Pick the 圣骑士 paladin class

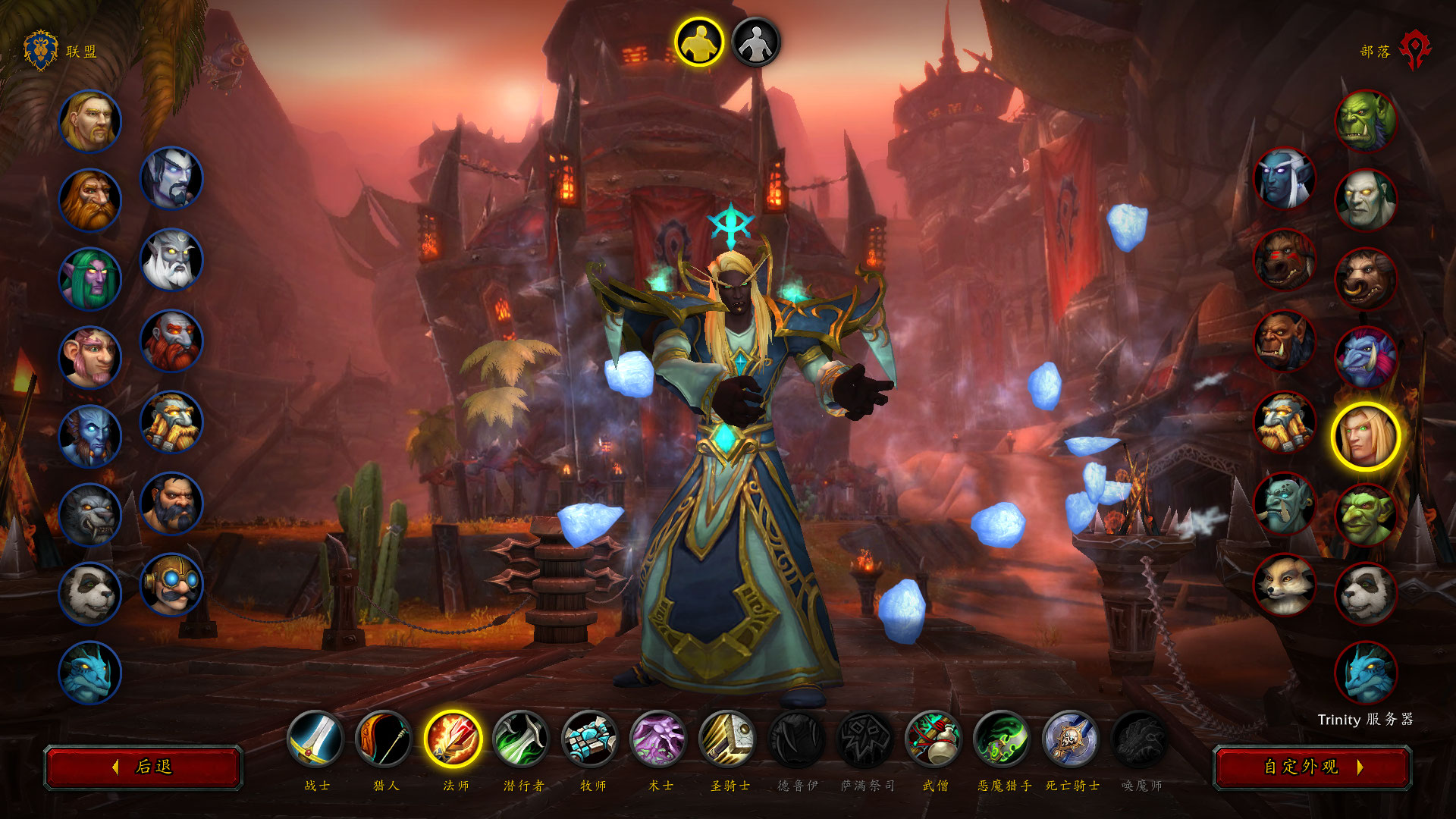(728, 739)
